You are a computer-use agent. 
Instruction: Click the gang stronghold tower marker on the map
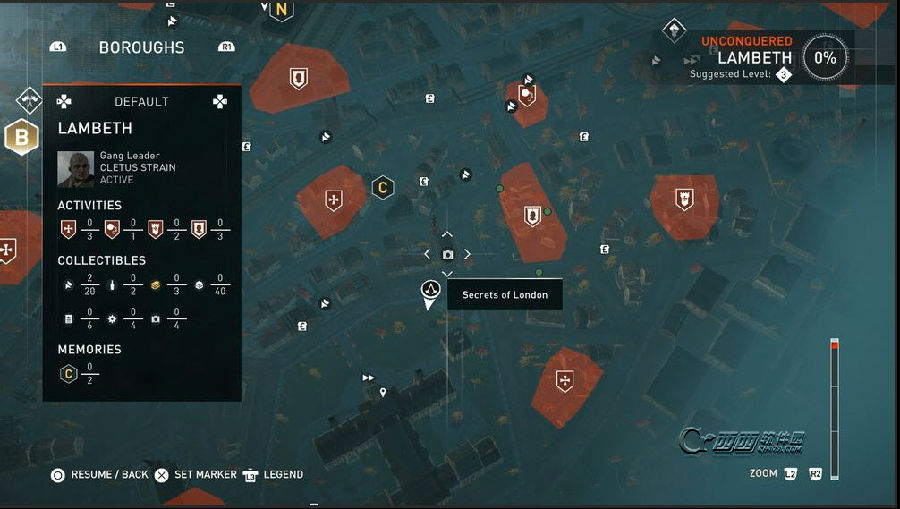point(684,198)
